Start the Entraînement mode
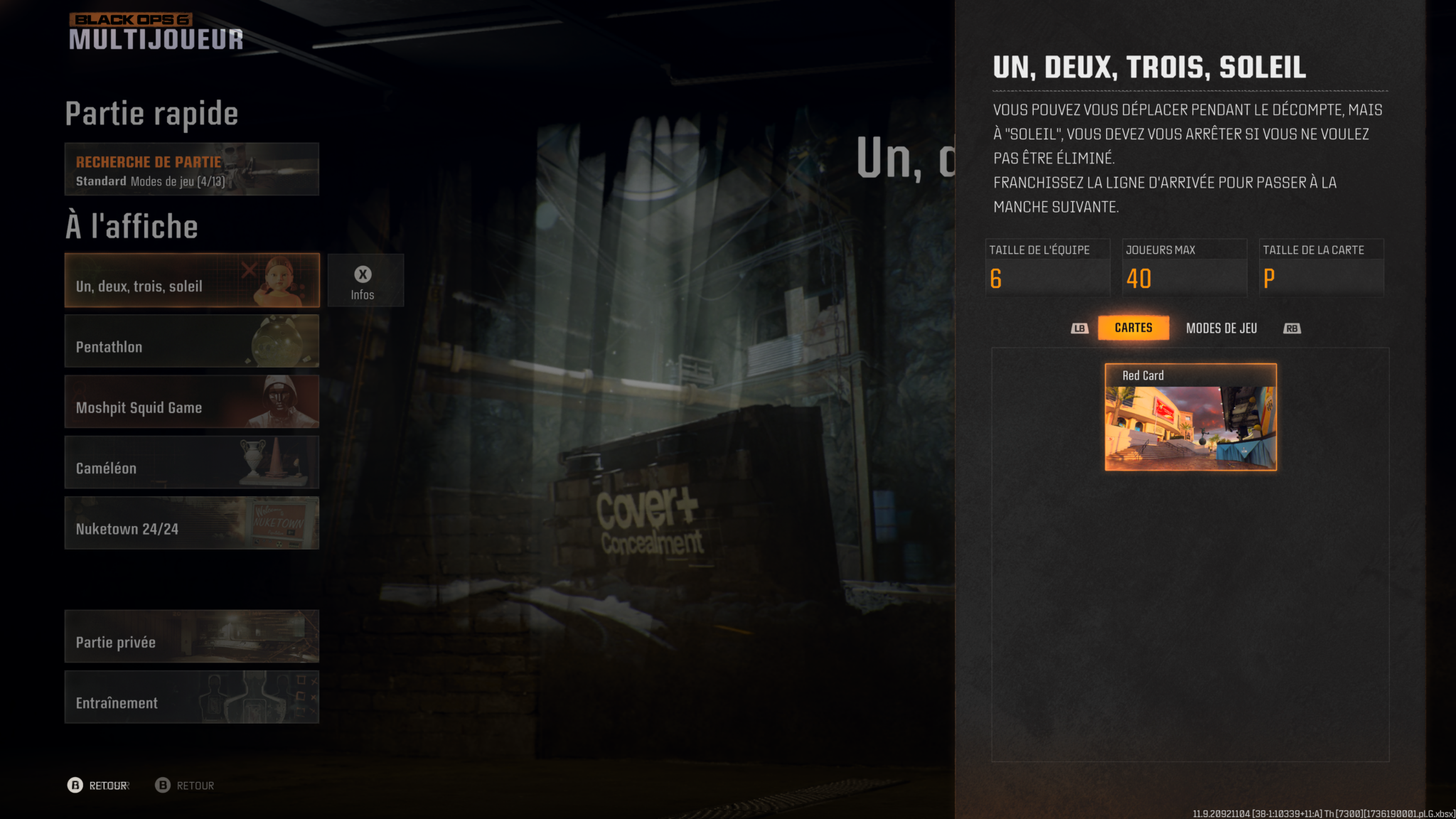The width and height of the screenshot is (1456, 819). [191, 697]
